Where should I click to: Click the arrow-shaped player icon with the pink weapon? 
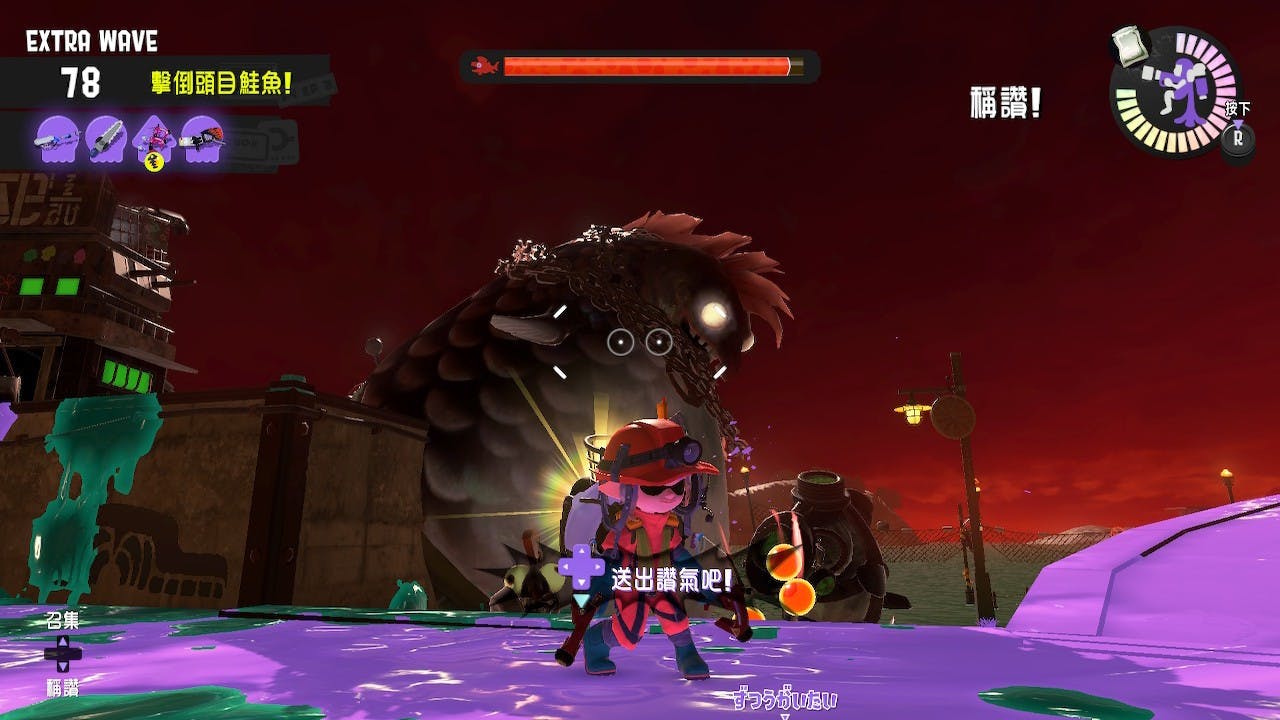pos(154,140)
